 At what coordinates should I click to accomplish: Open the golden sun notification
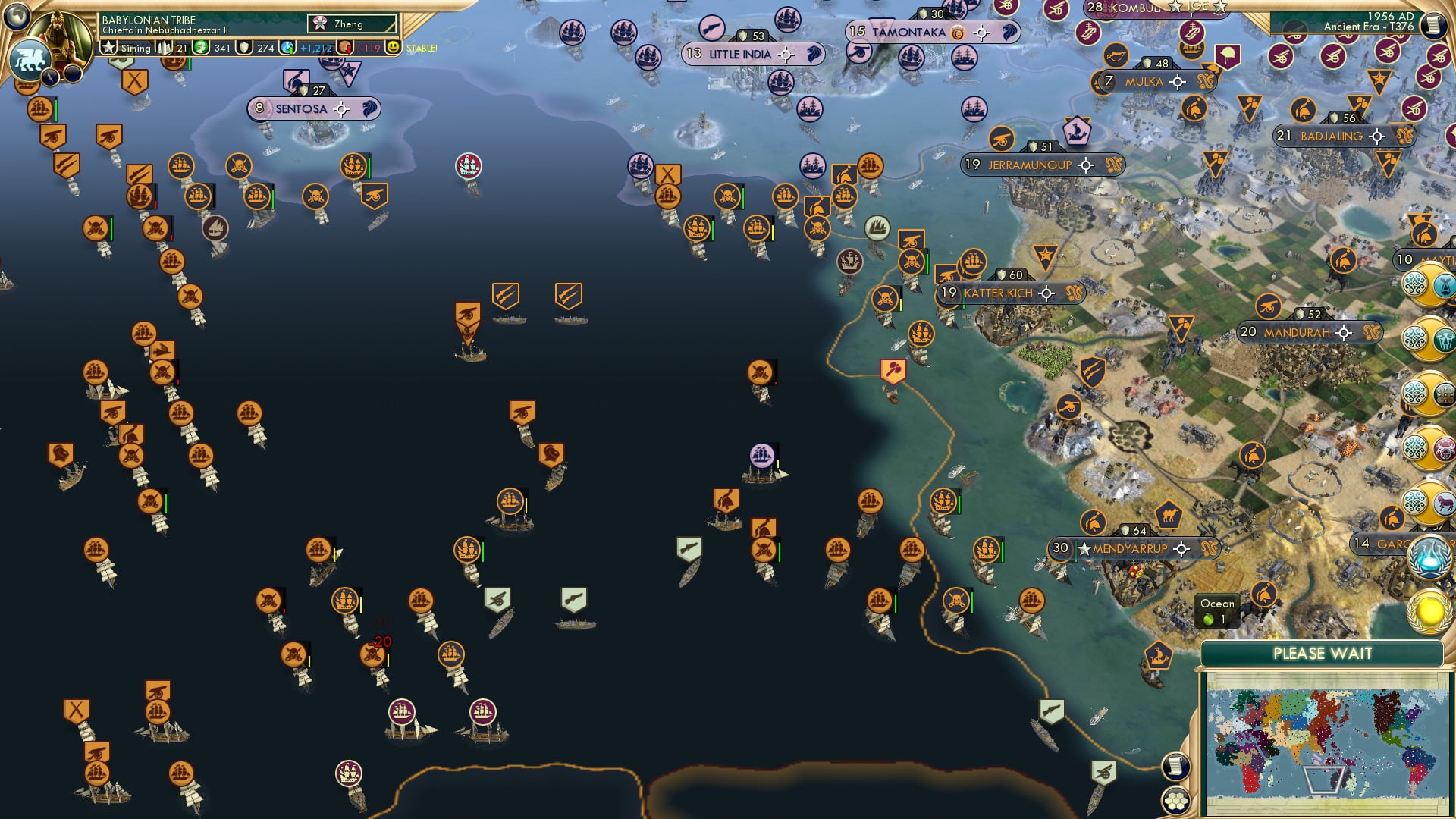[x=1429, y=611]
